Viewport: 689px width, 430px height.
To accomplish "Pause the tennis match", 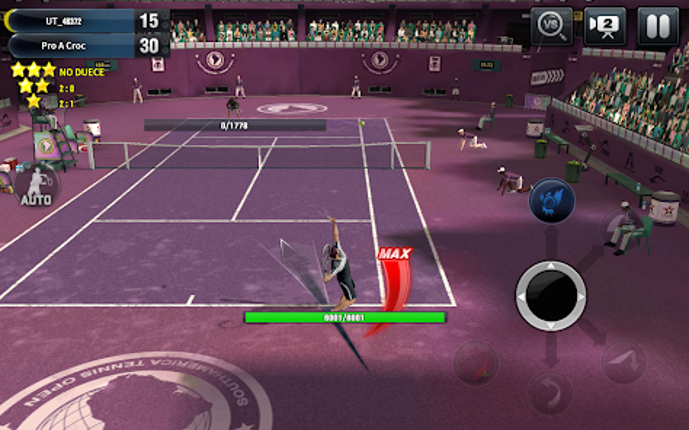I will pyautogui.click(x=658, y=26).
